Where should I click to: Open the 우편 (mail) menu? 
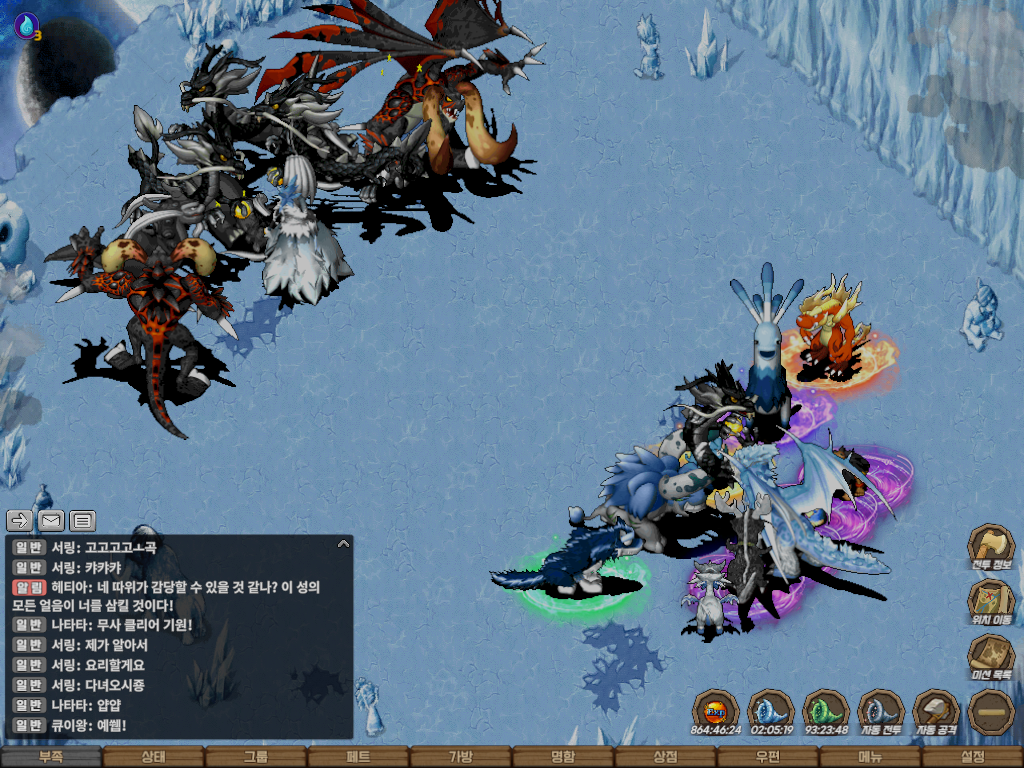(x=767, y=757)
